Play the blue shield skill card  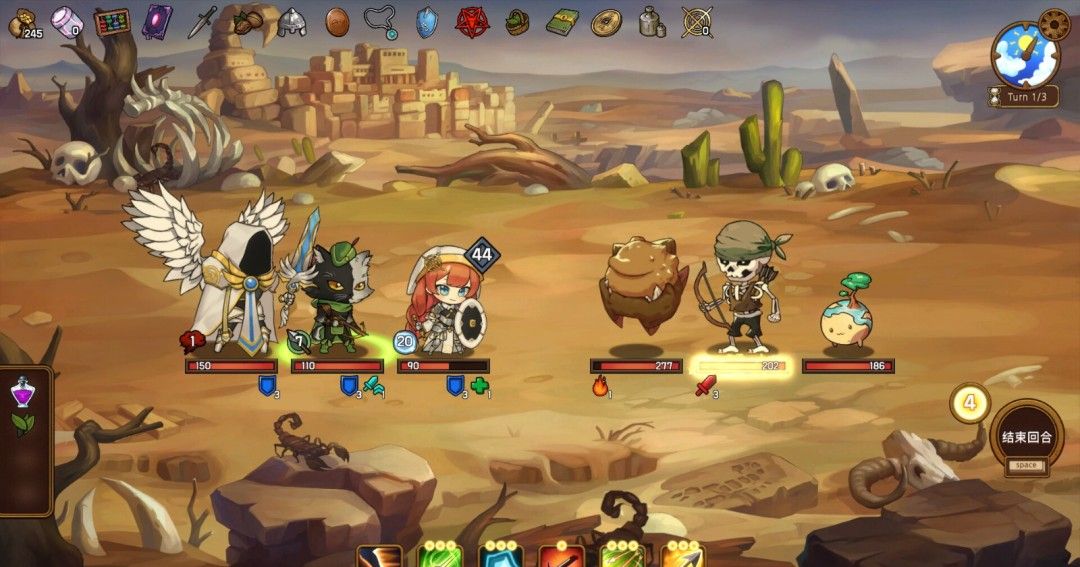(500, 556)
